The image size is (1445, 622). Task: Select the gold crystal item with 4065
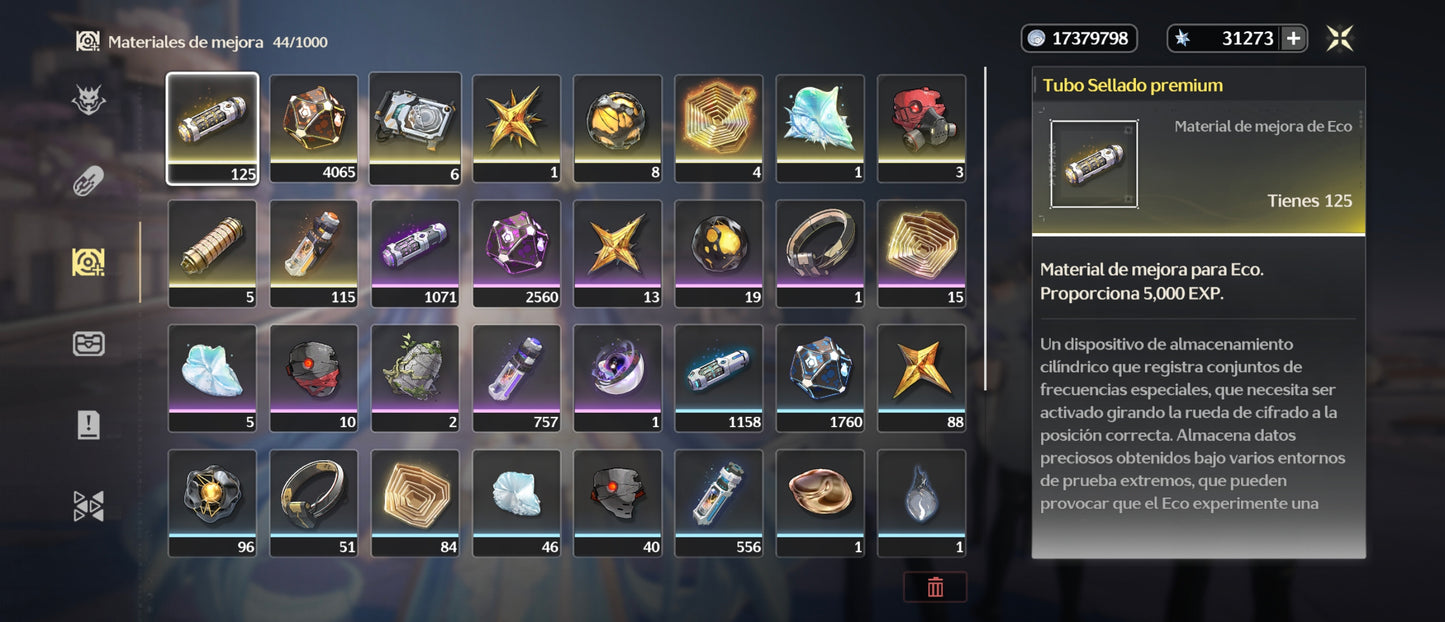[314, 128]
